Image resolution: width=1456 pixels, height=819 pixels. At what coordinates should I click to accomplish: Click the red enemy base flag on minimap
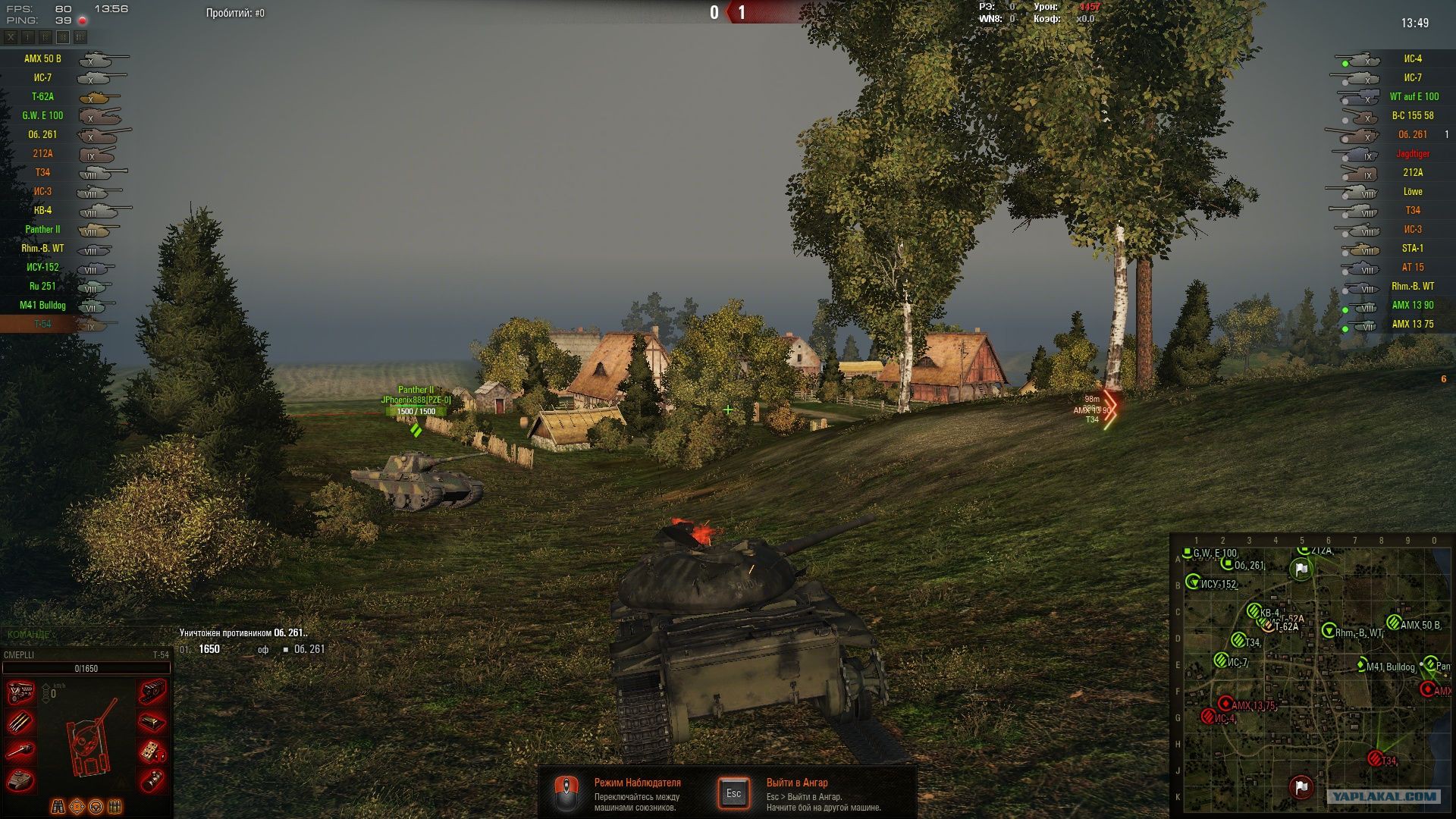[1301, 787]
